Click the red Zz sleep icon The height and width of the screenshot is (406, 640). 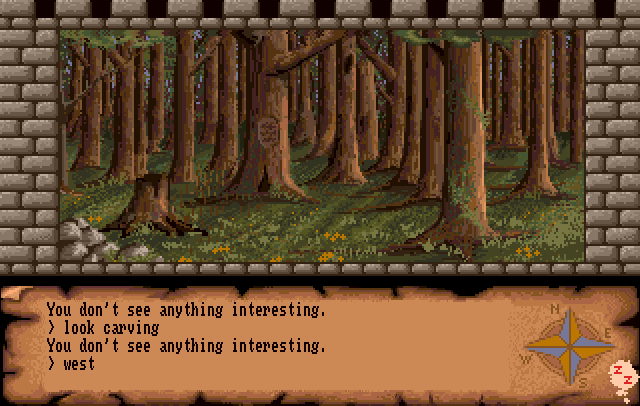[622, 376]
